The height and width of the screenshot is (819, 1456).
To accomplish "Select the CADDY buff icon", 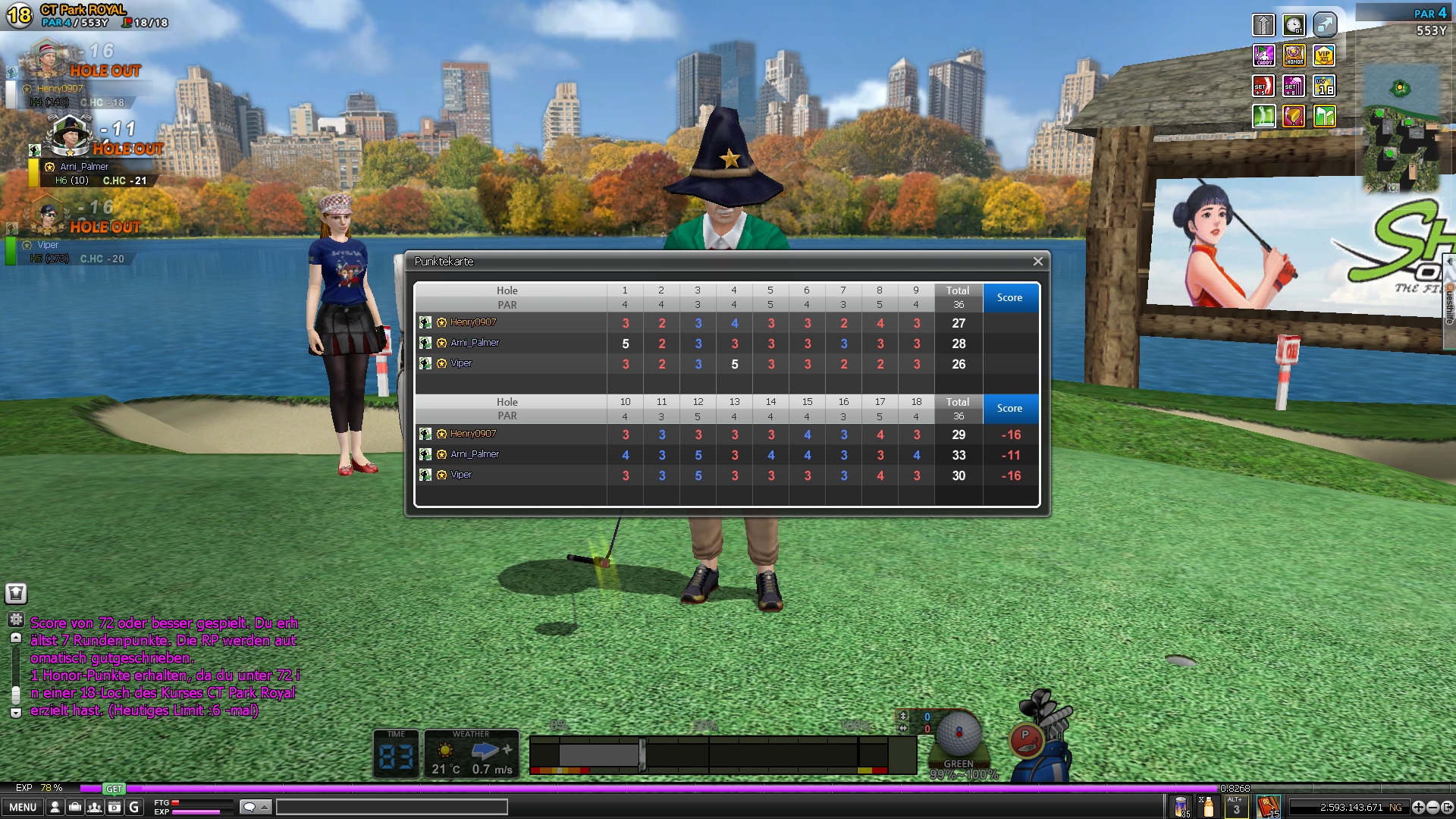I will click(1263, 55).
